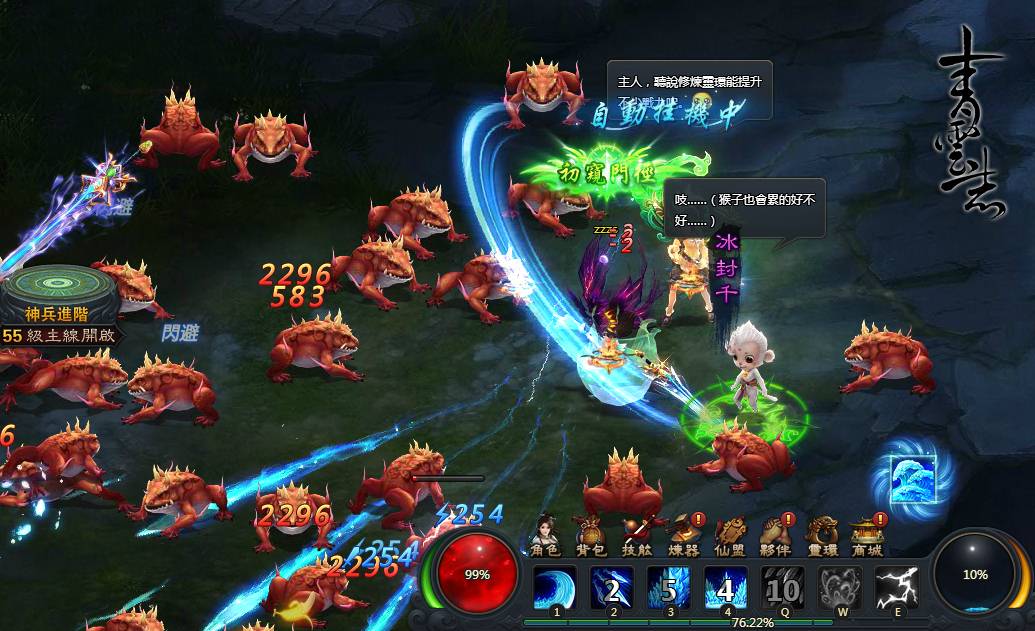Click the glowing blue wave skill icon
Image resolution: width=1035 pixels, height=631 pixels.
tap(914, 478)
